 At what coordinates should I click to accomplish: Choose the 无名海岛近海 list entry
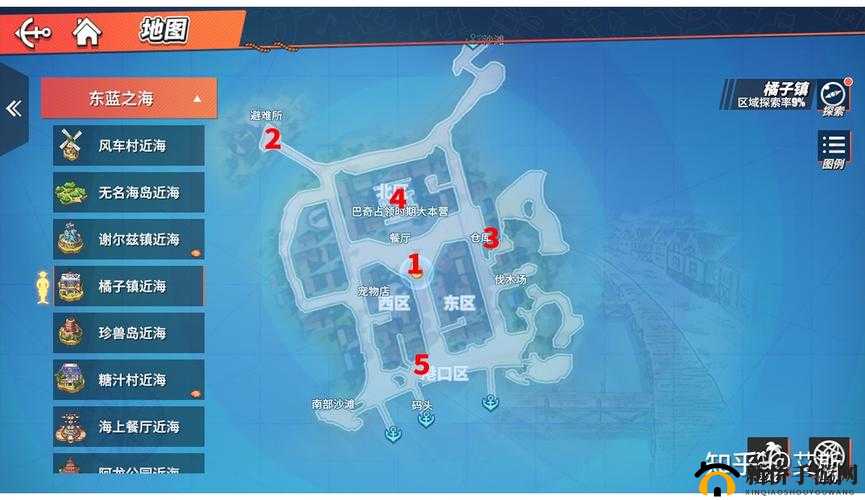pyautogui.click(x=129, y=192)
